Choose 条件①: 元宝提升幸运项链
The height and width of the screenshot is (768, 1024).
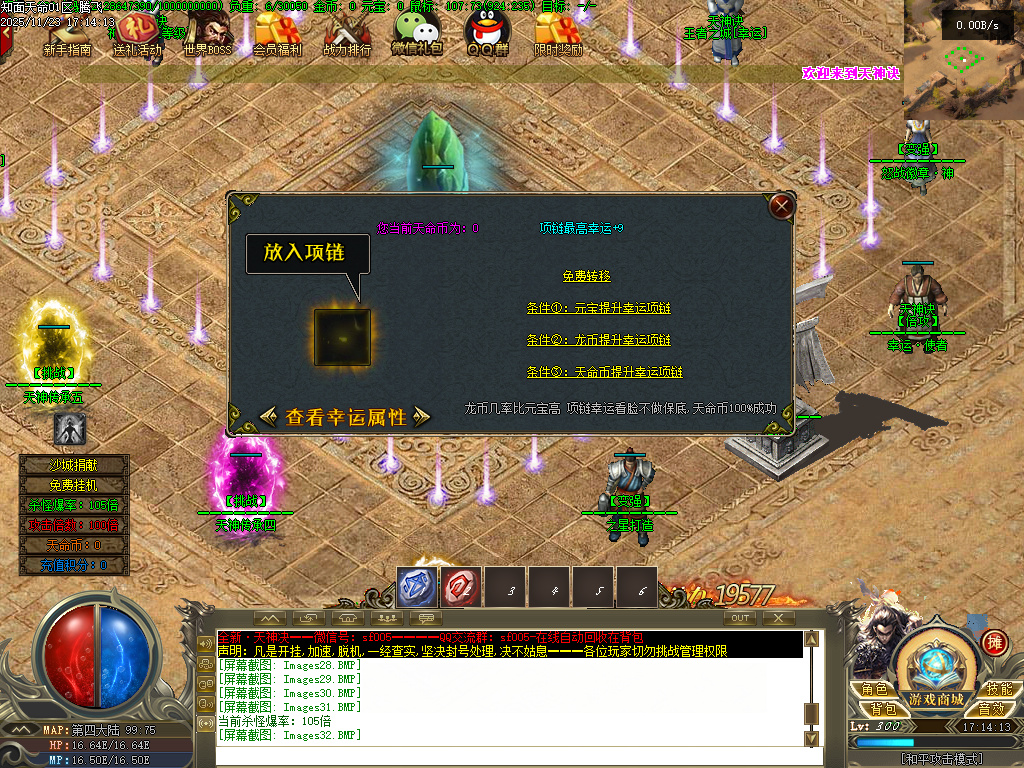pos(598,308)
